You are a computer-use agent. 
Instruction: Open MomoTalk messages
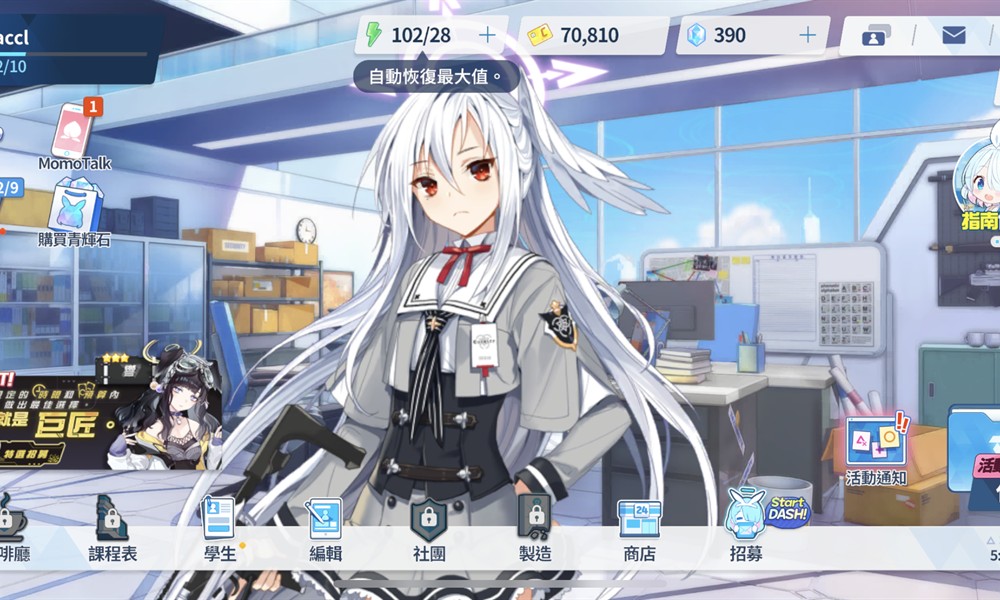coord(74,133)
